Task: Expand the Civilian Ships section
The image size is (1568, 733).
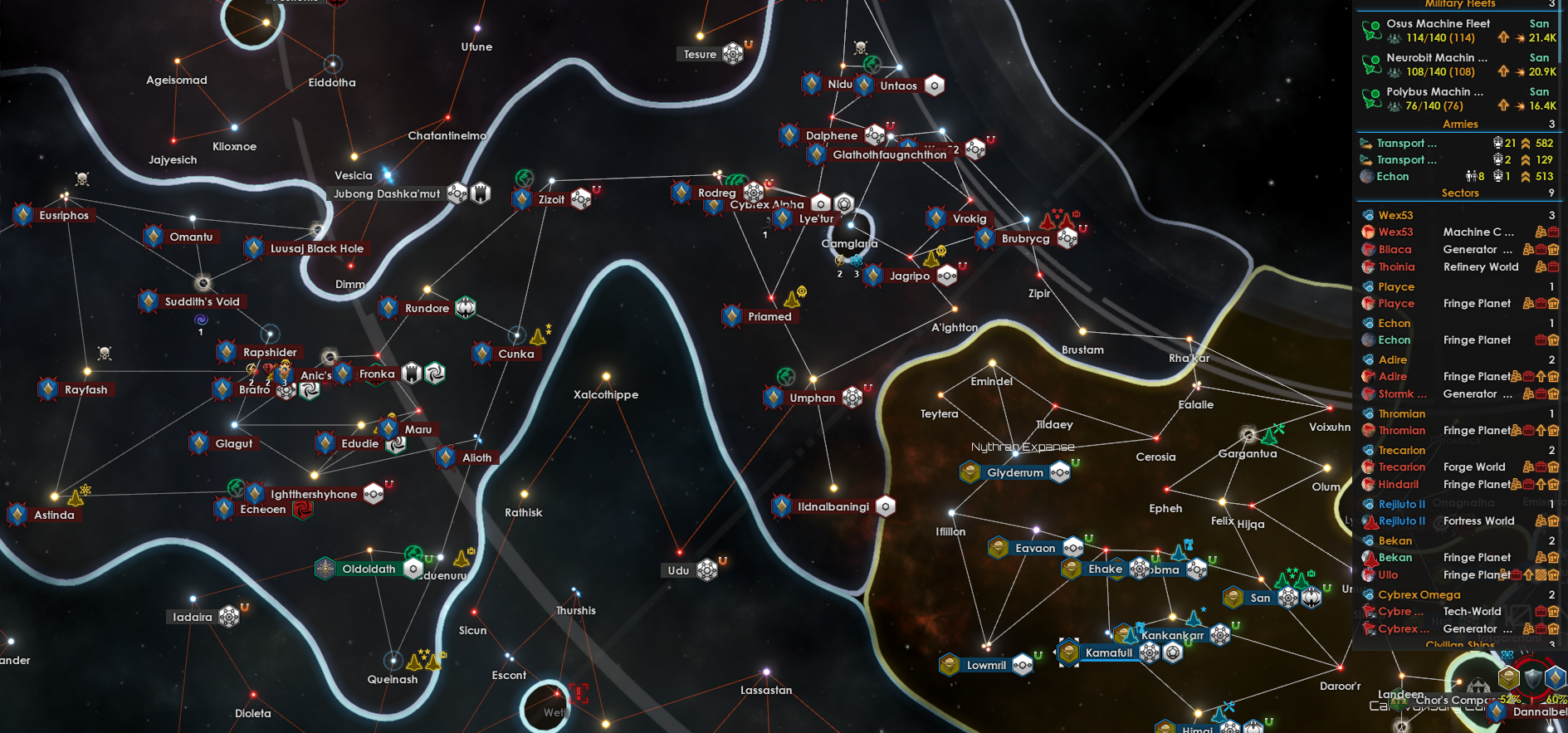Action: pos(1460,646)
